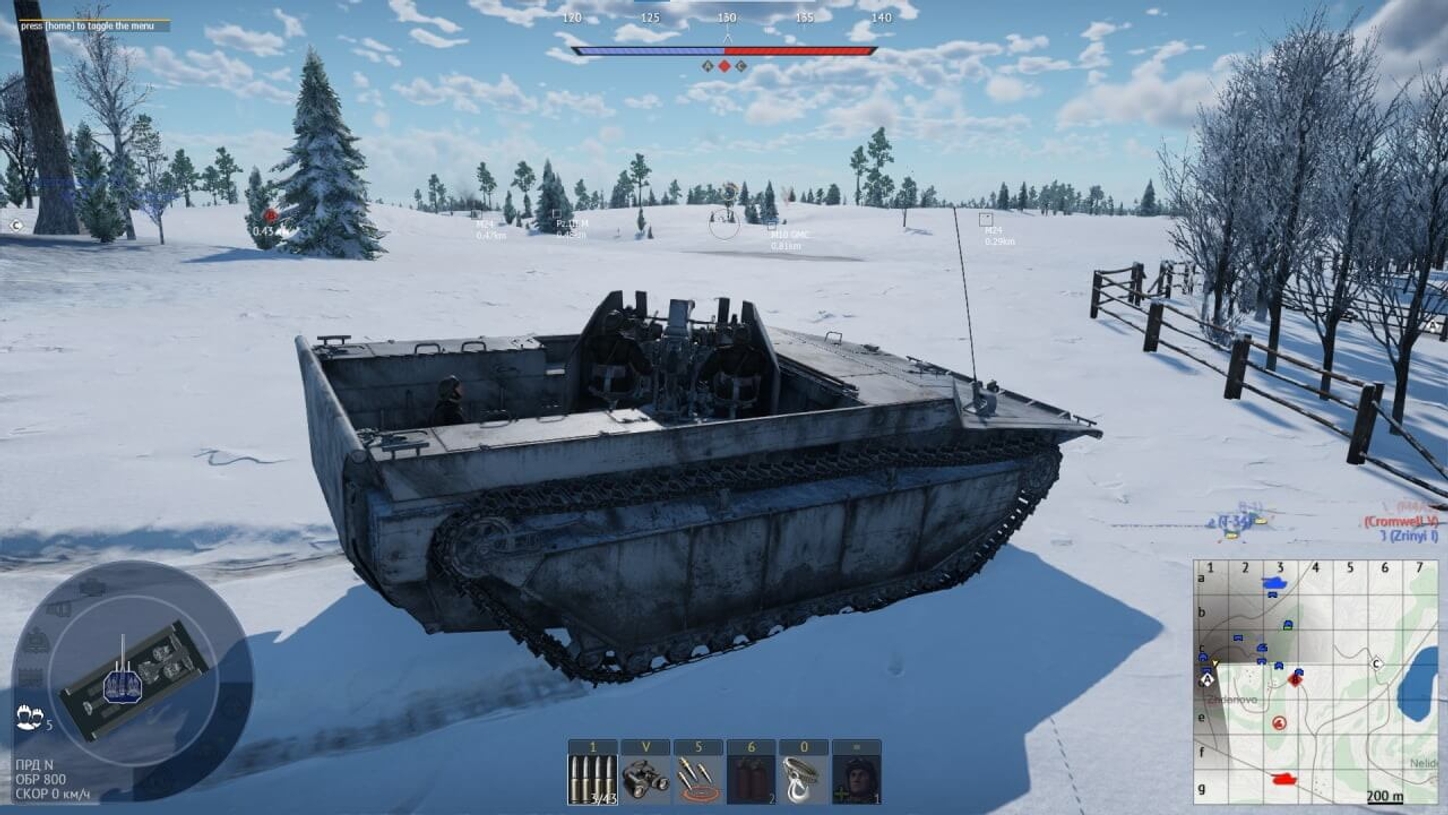Click the friendly capture point A diamond
1448x815 pixels.
point(1207,679)
